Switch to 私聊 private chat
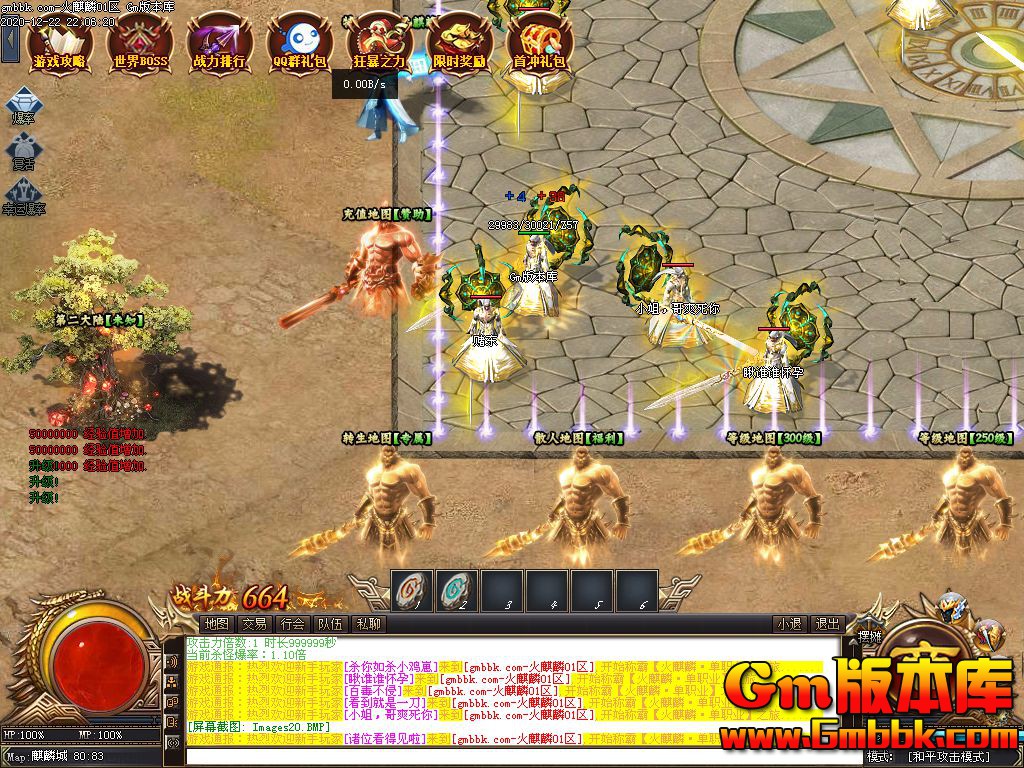This screenshot has width=1024, height=768. 369,624
